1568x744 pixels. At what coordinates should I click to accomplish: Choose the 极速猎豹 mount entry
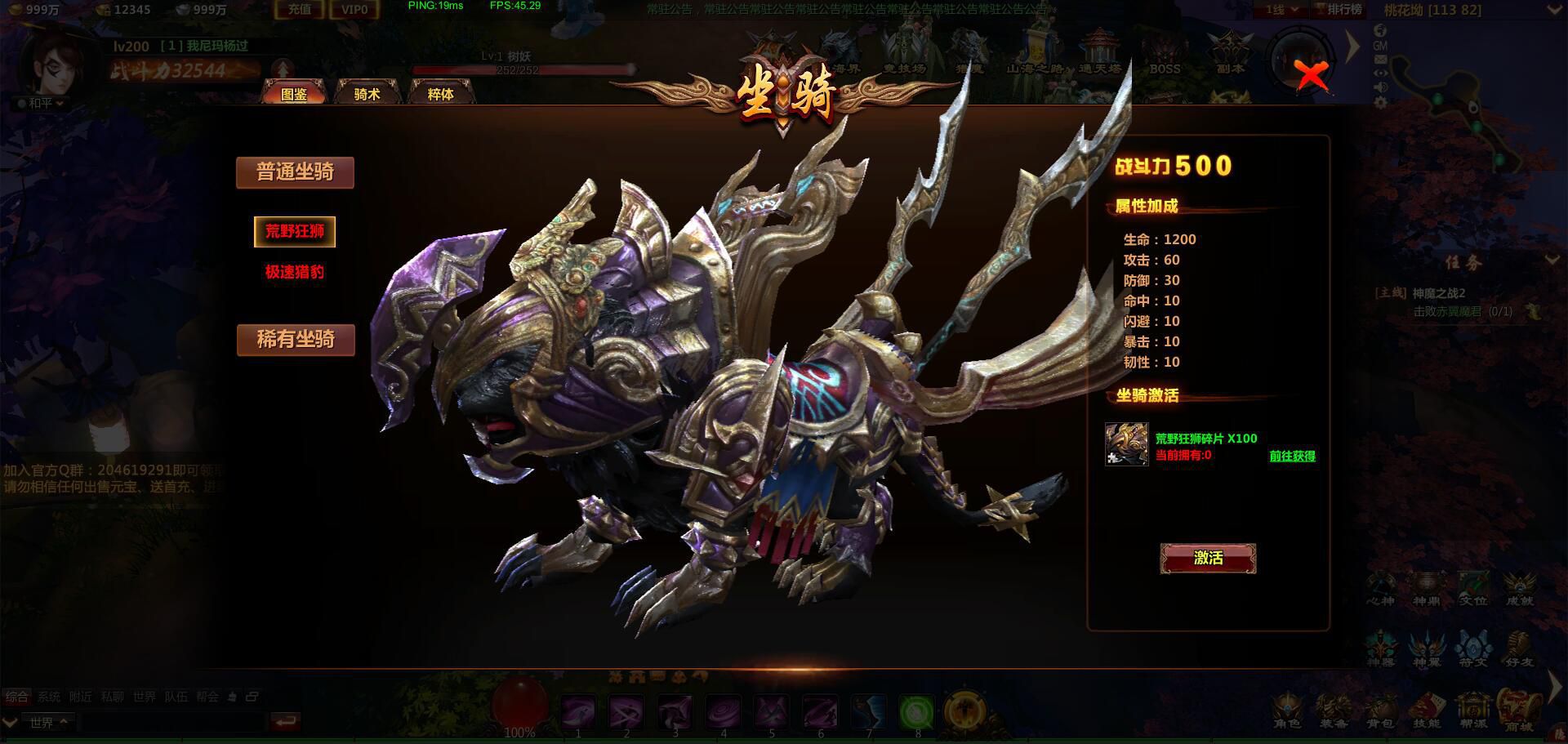coord(295,272)
